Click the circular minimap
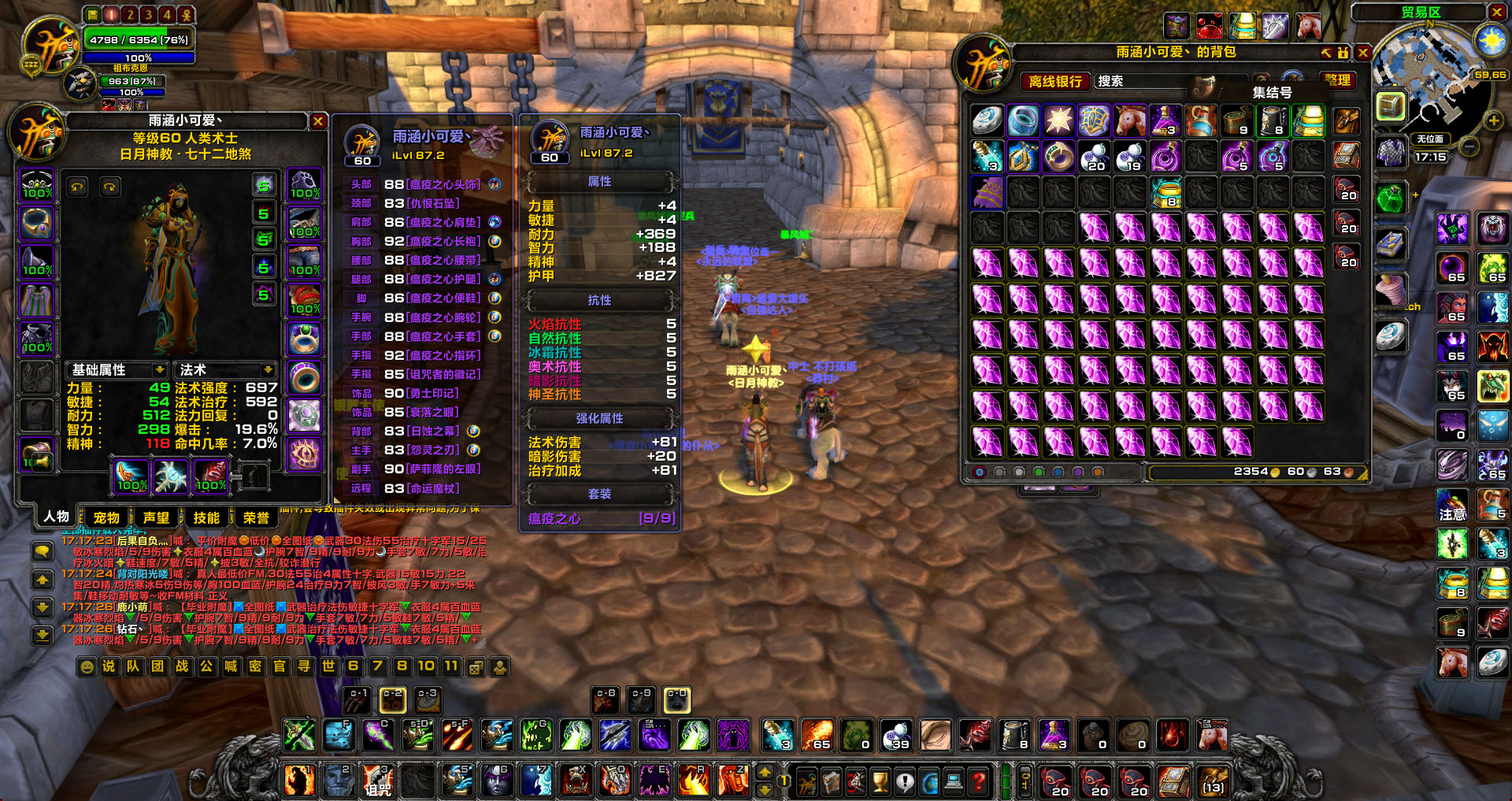This screenshot has width=1512, height=801. [x=1431, y=79]
